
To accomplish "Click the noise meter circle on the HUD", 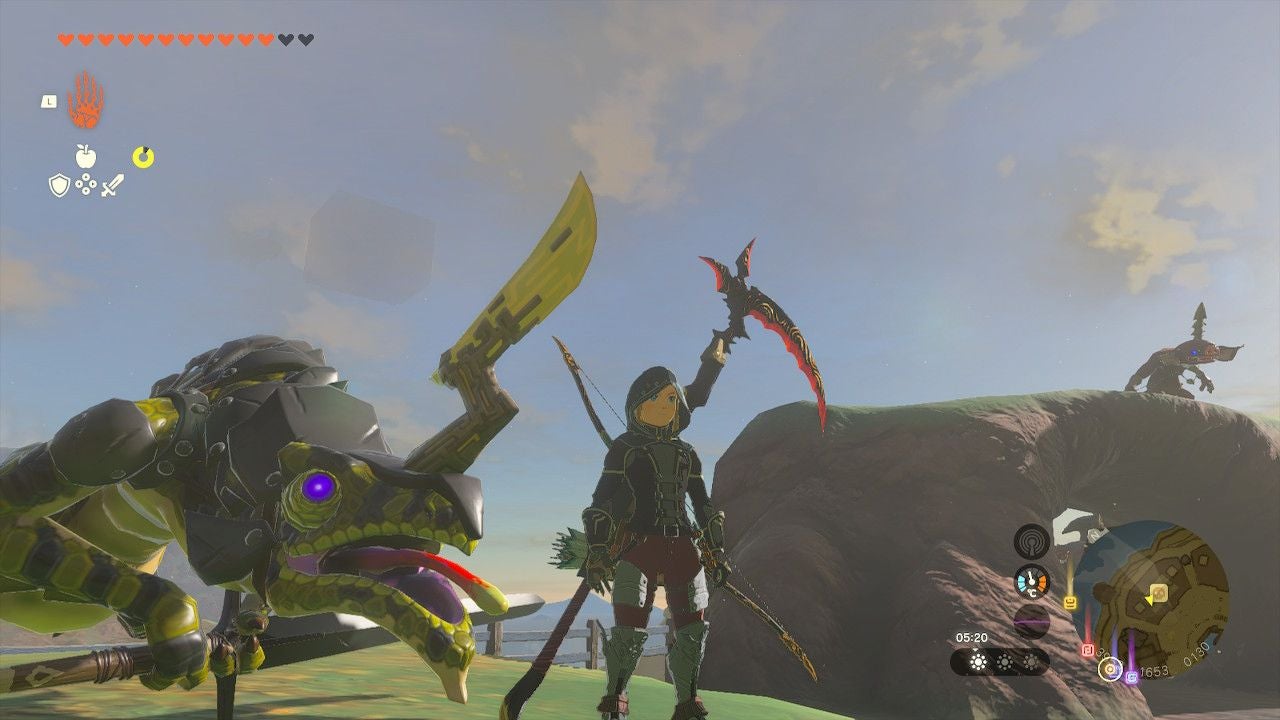I will click(x=1032, y=620).
